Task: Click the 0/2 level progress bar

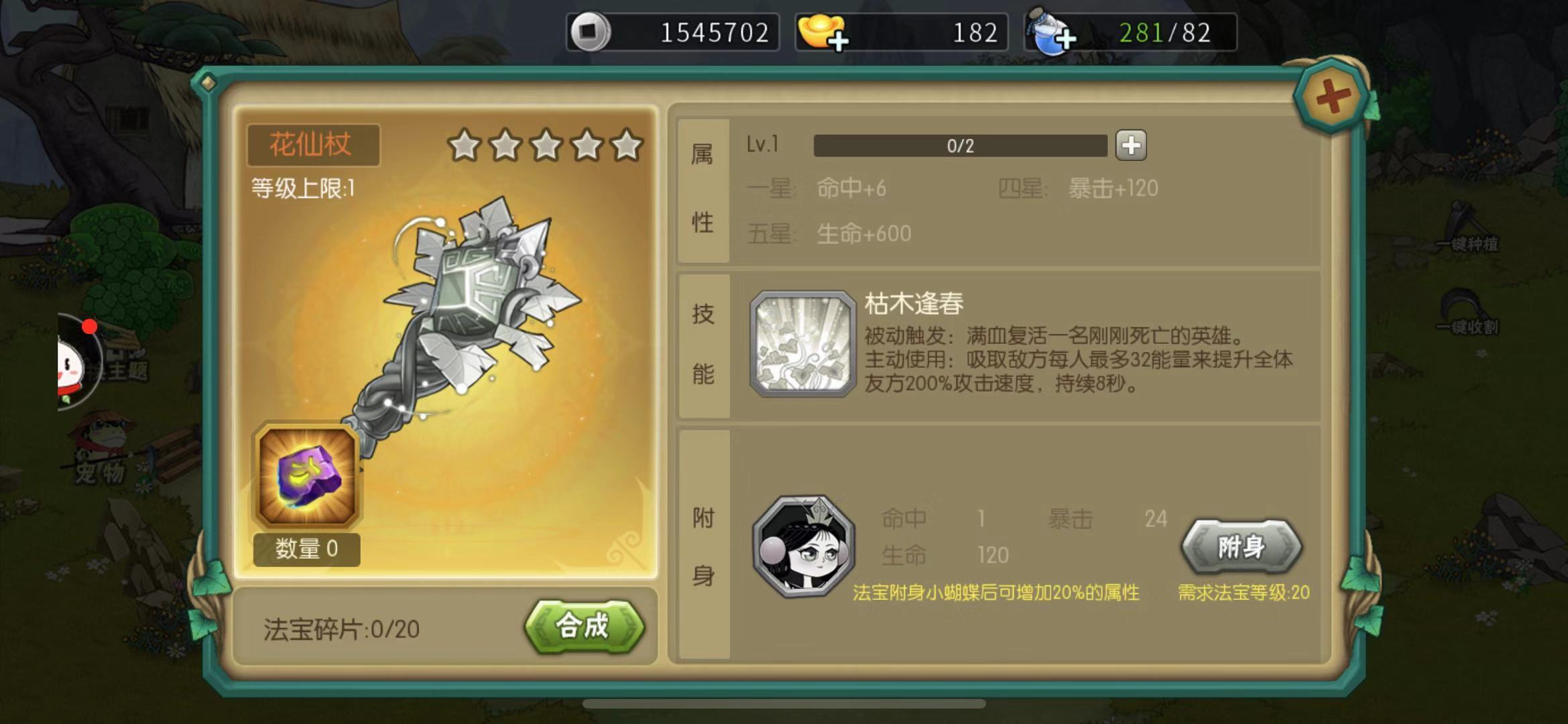Action: 959,145
